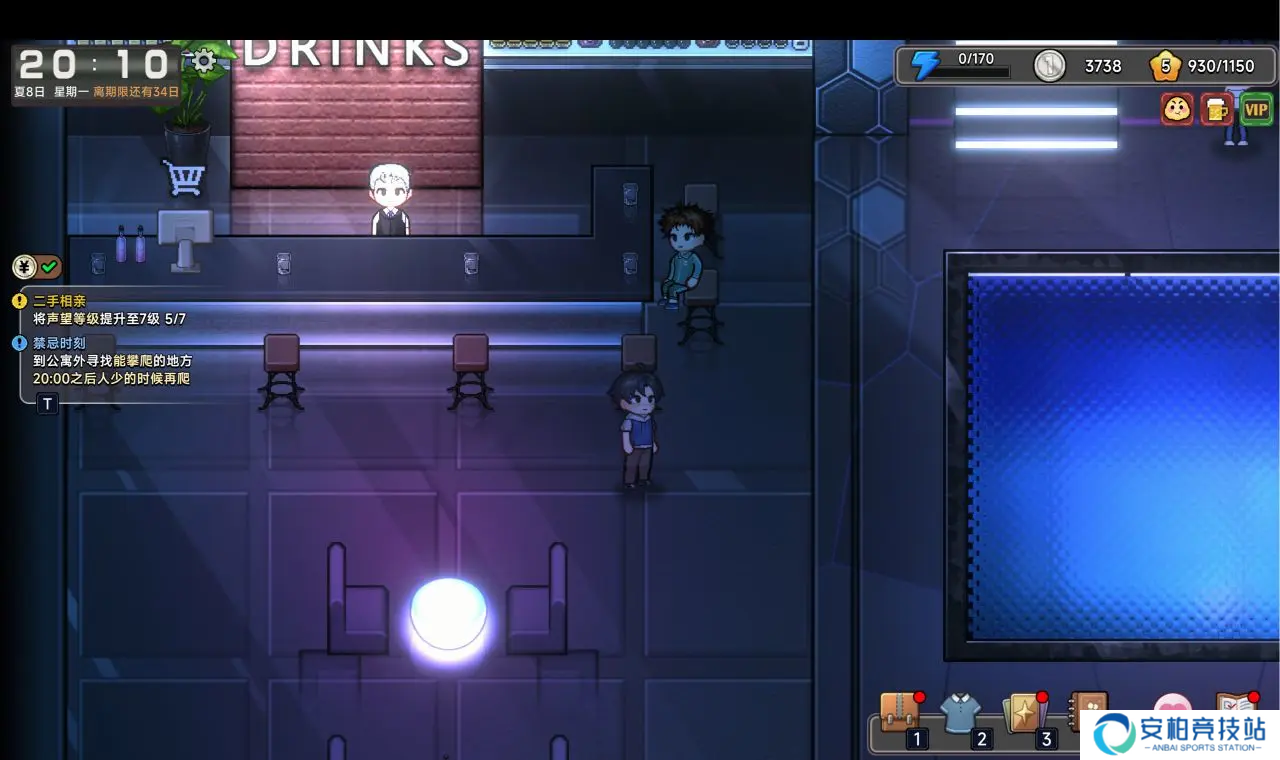Click the angry face status icon
Image resolution: width=1280 pixels, height=760 pixels.
tap(1177, 109)
